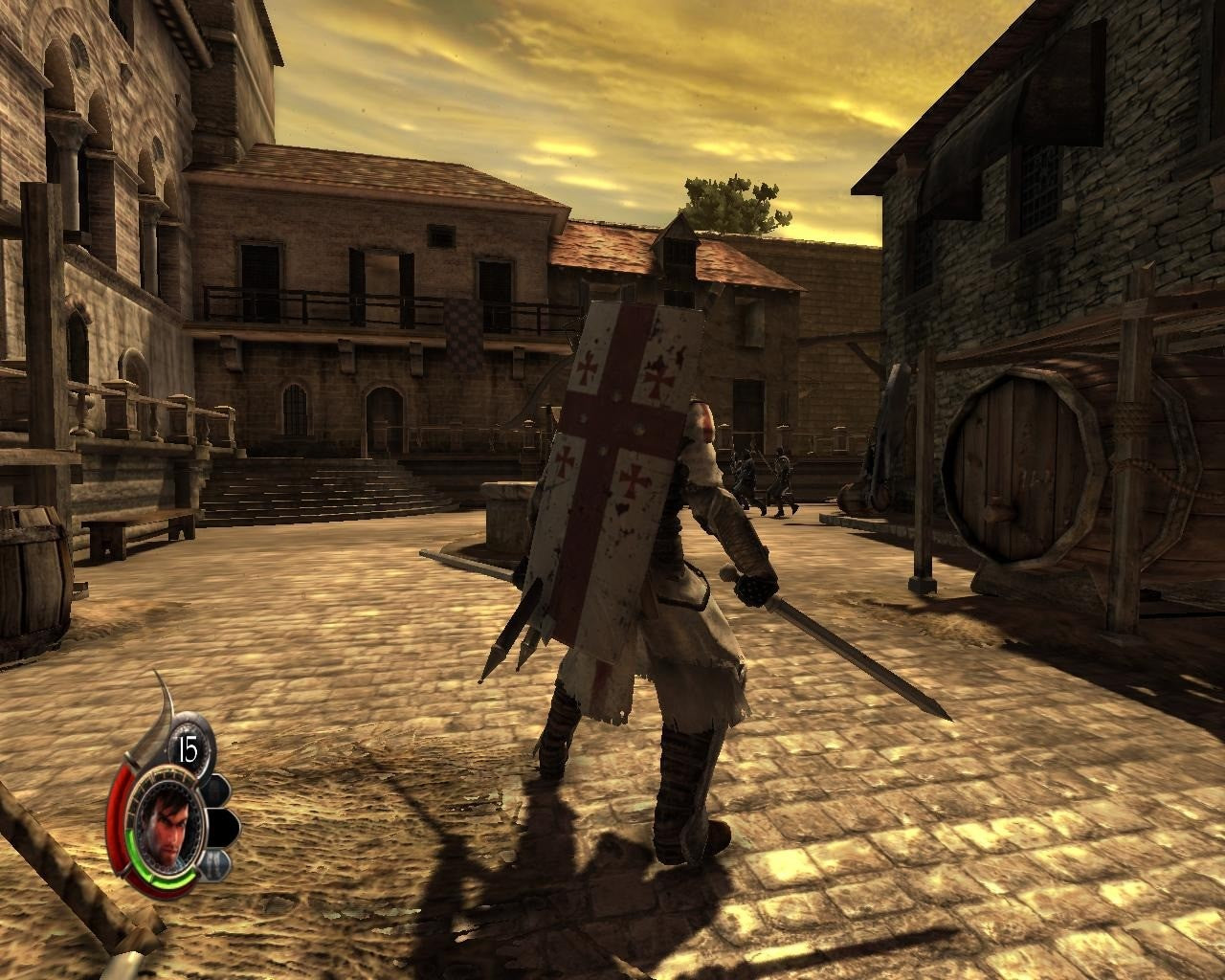Select the middle equipment slot in the HUD
The width and height of the screenshot is (1225, 980).
tap(224, 827)
